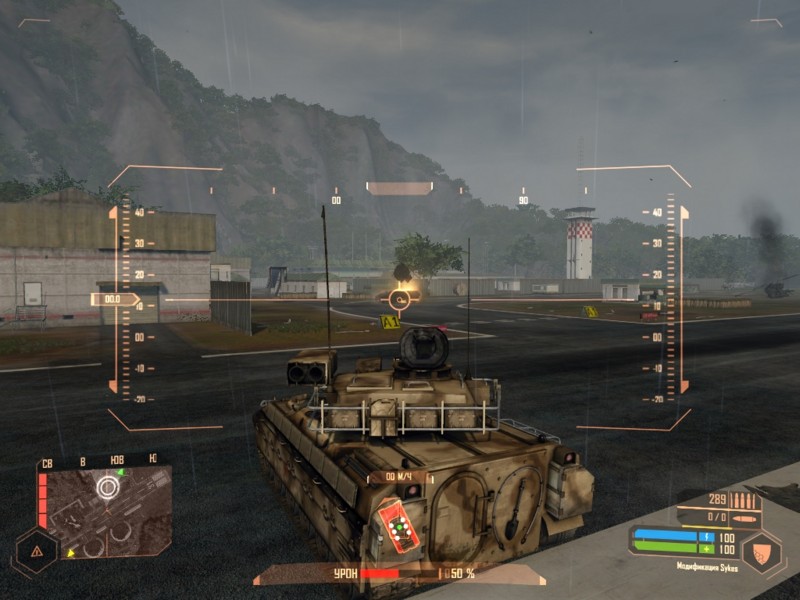Click the warning triangle hexagon icon
This screenshot has height=600, width=800.
37,551
